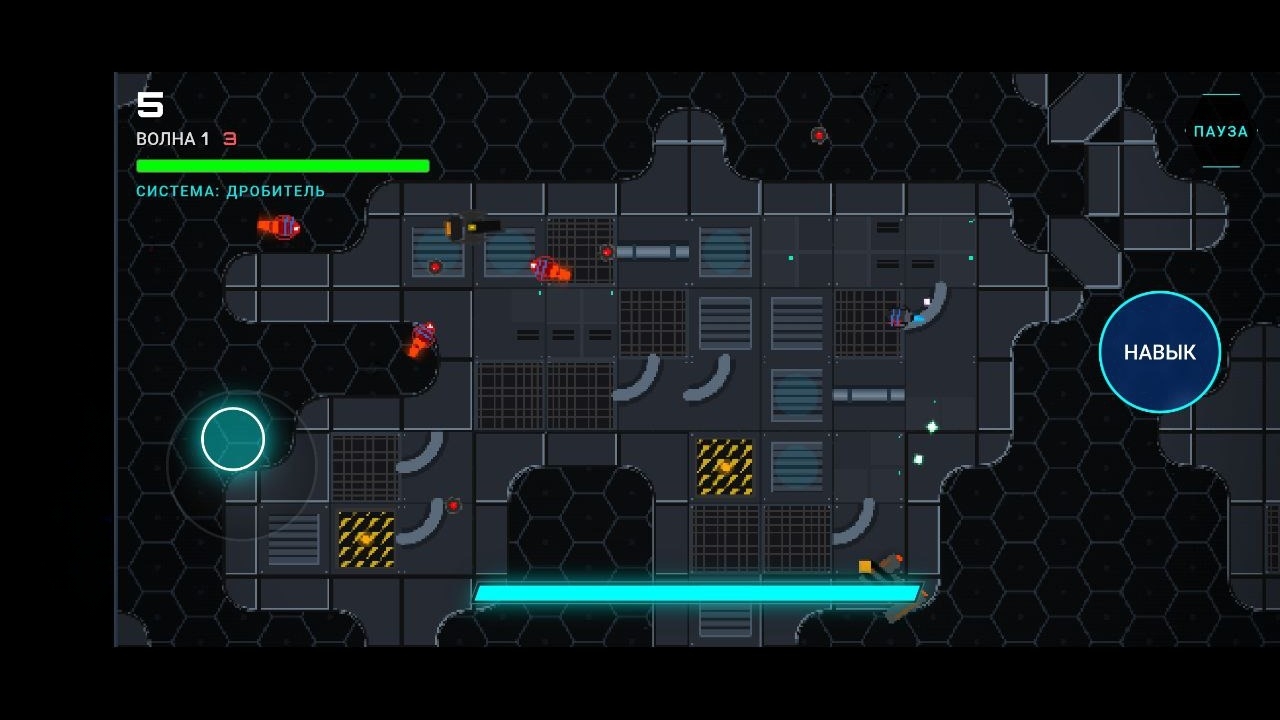
Task: Select the red capsule enemy in upper corridor
Action: coord(550,268)
